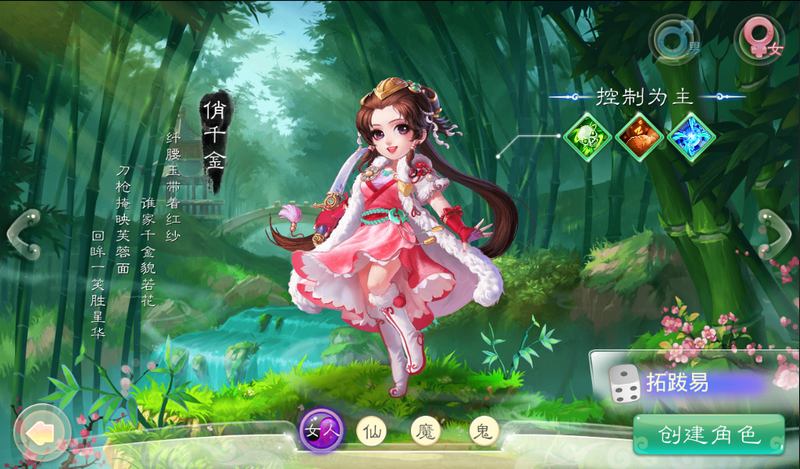
Task: Click the 创建角色 create character button
Action: coord(709,435)
